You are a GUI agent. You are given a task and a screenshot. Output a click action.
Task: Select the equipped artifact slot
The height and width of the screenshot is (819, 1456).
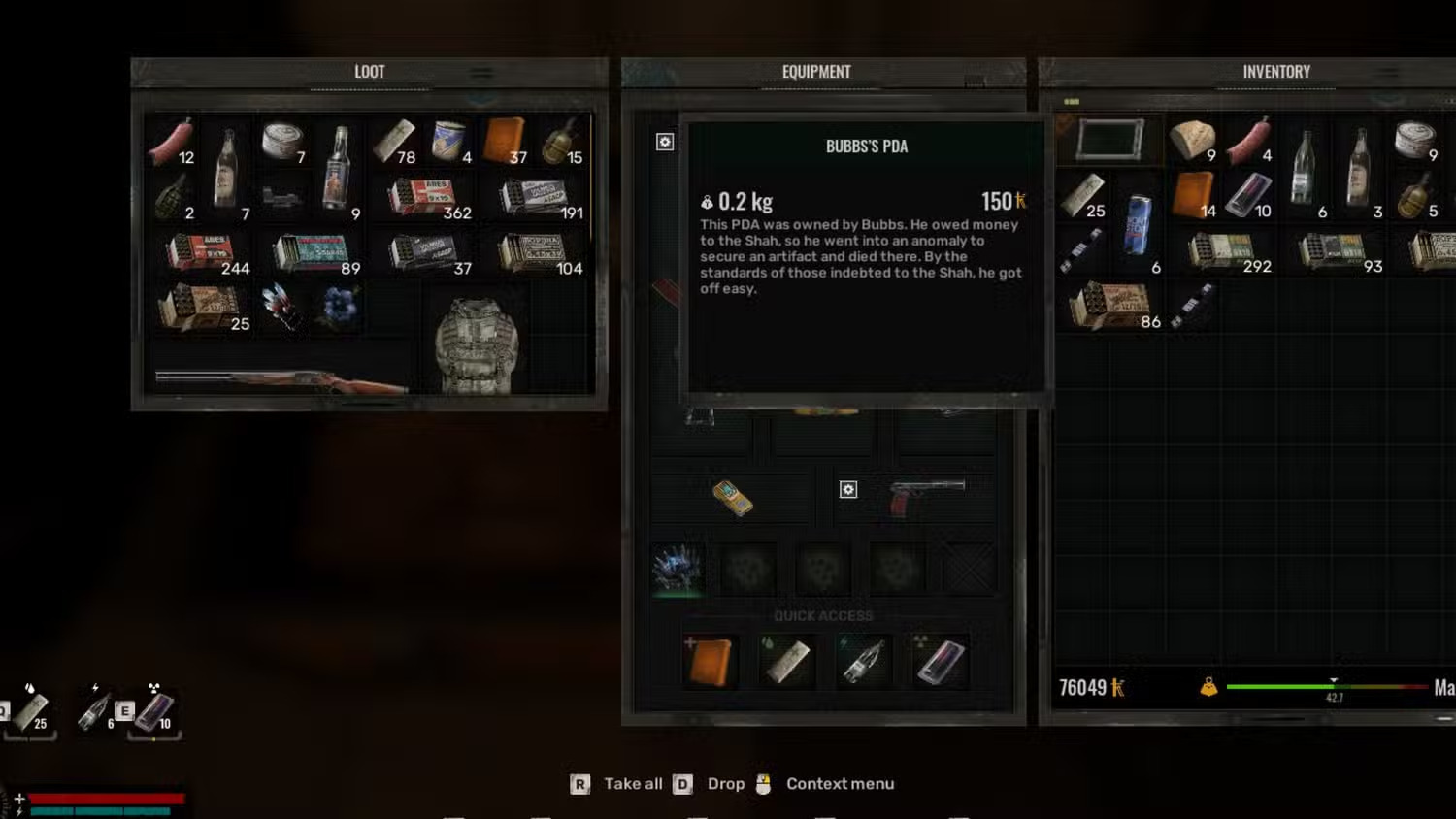[678, 571]
